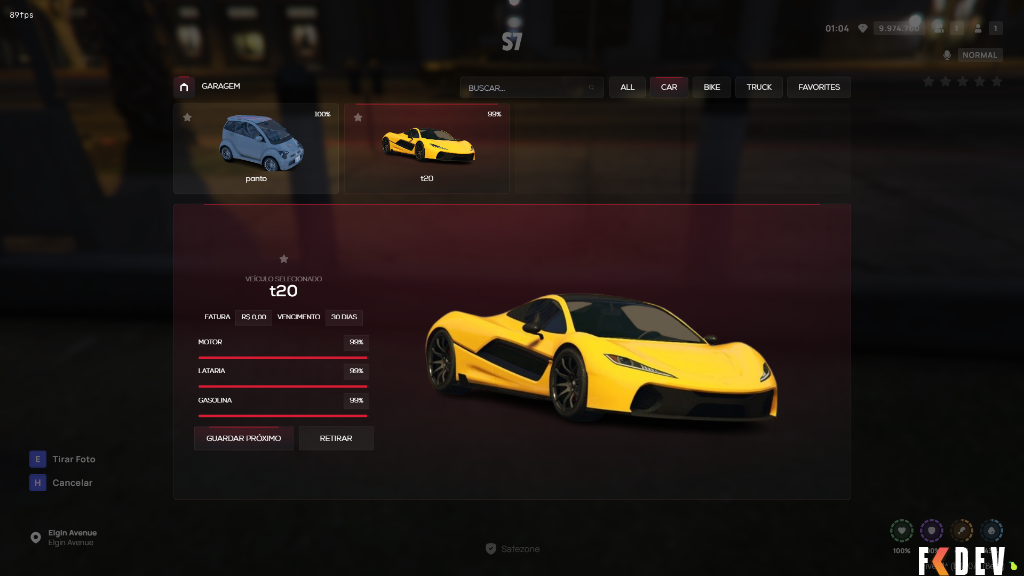Click the Garagem home icon
The height and width of the screenshot is (576, 1024).
click(x=184, y=87)
